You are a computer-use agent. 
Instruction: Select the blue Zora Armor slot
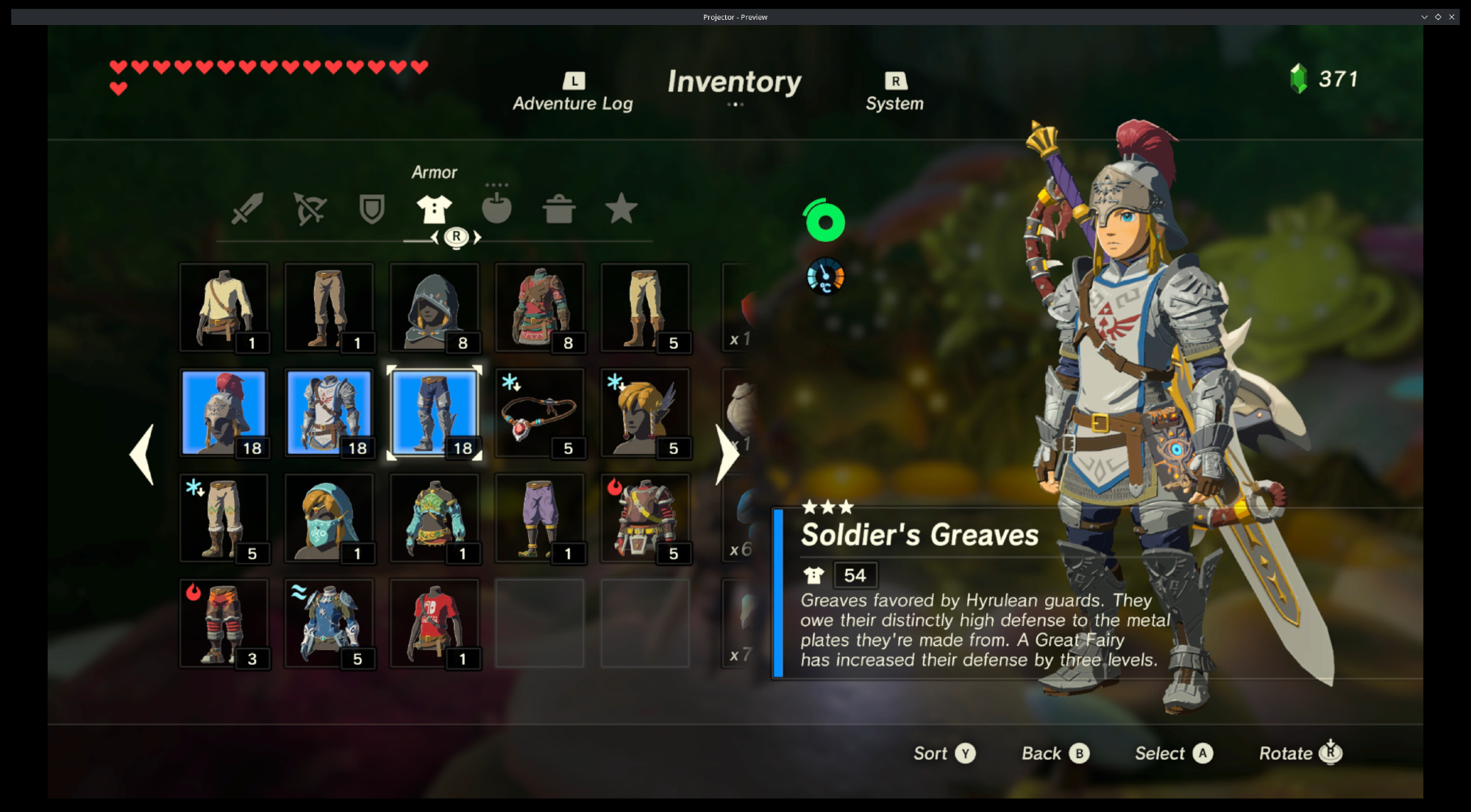329,623
